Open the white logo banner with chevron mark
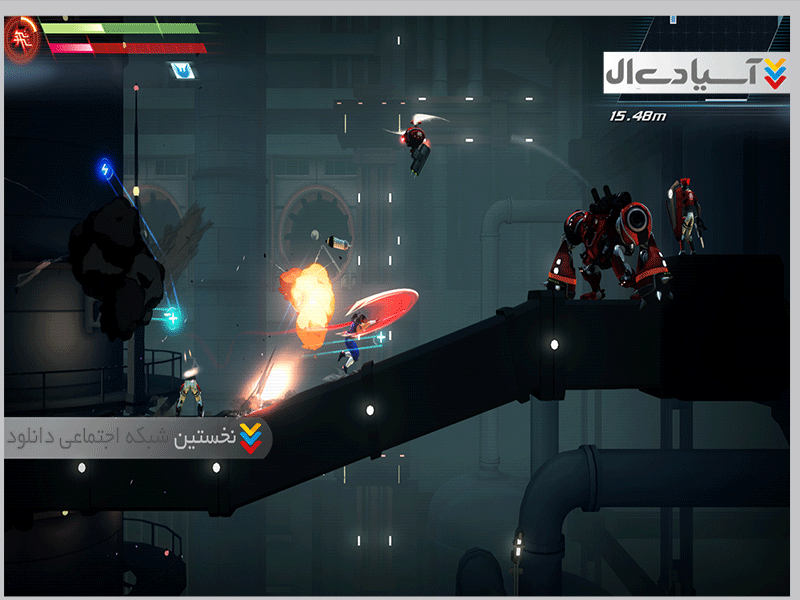Screen dimensions: 800x600 pyautogui.click(x=696, y=74)
